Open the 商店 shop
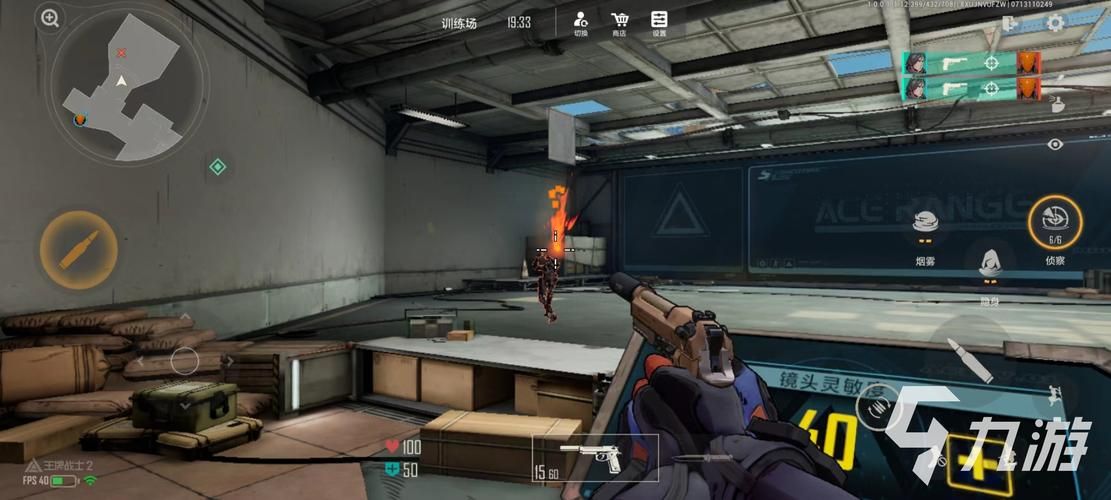The height and width of the screenshot is (500, 1111). [x=620, y=23]
